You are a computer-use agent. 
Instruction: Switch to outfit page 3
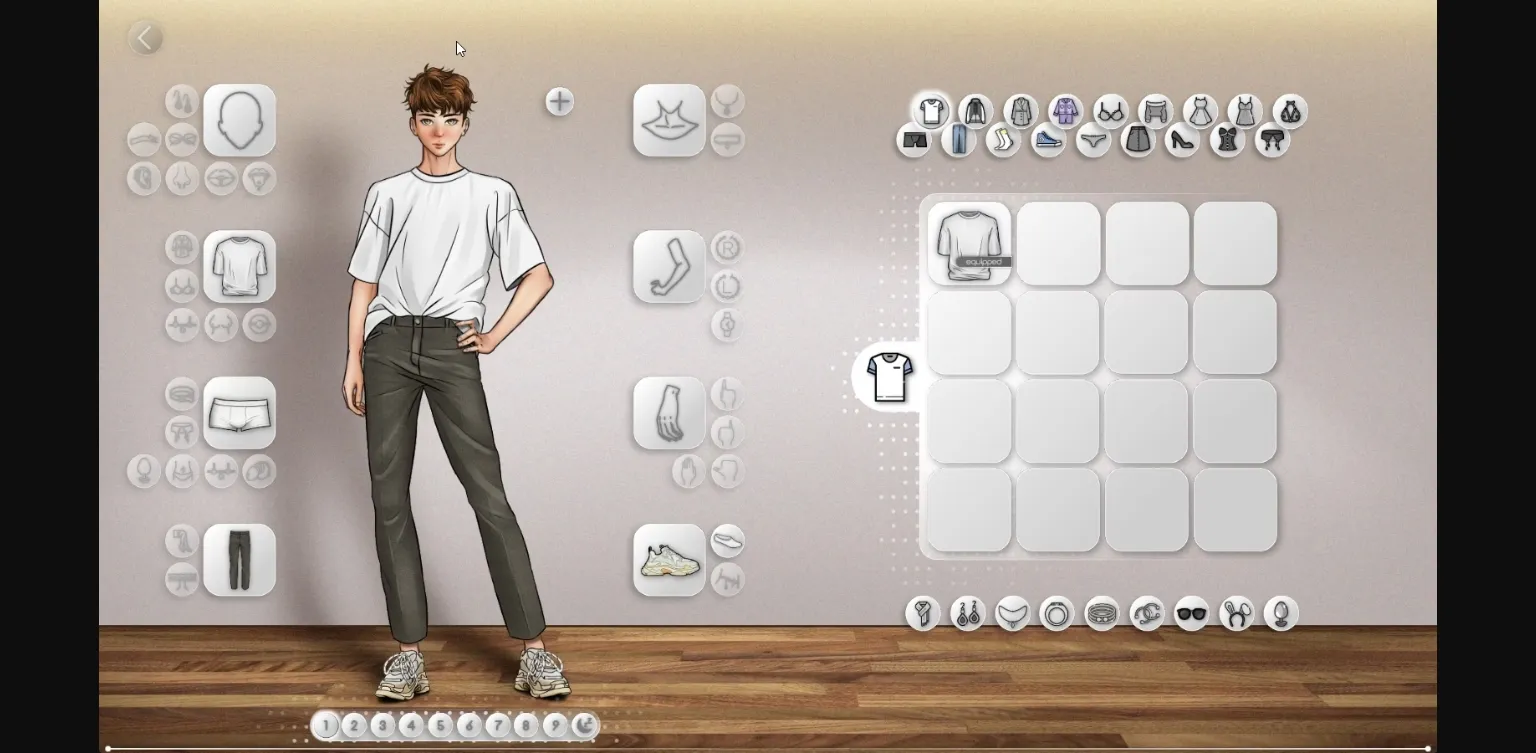(x=382, y=725)
